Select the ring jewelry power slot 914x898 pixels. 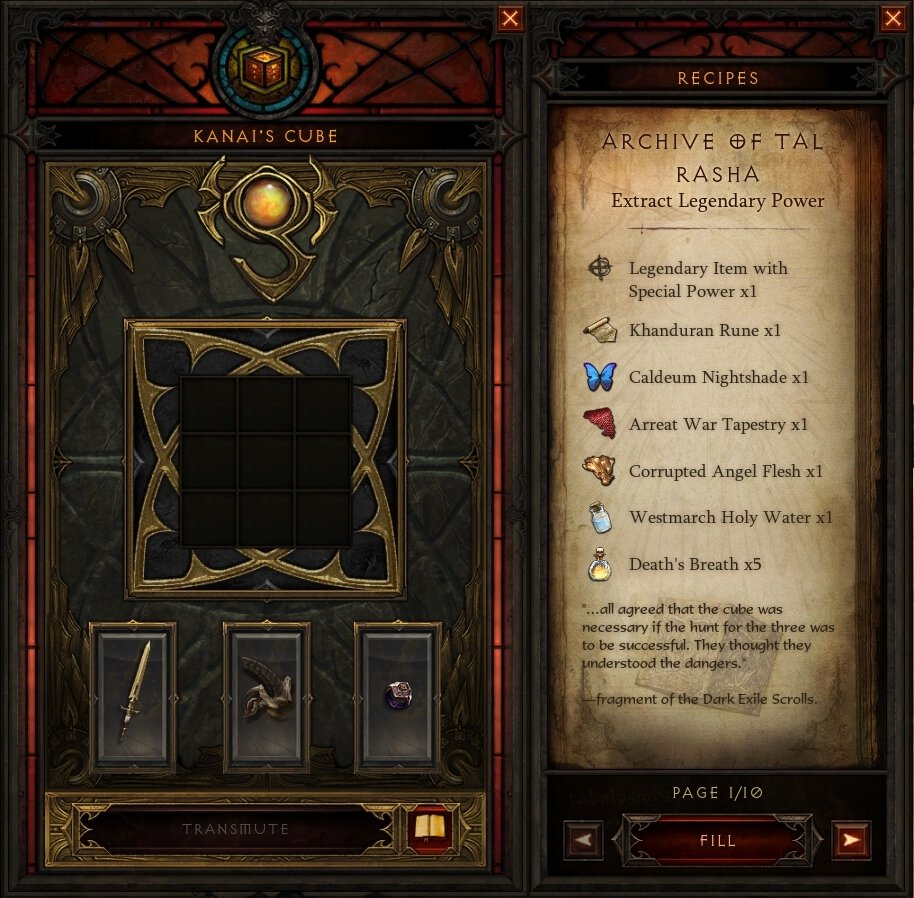point(398,697)
